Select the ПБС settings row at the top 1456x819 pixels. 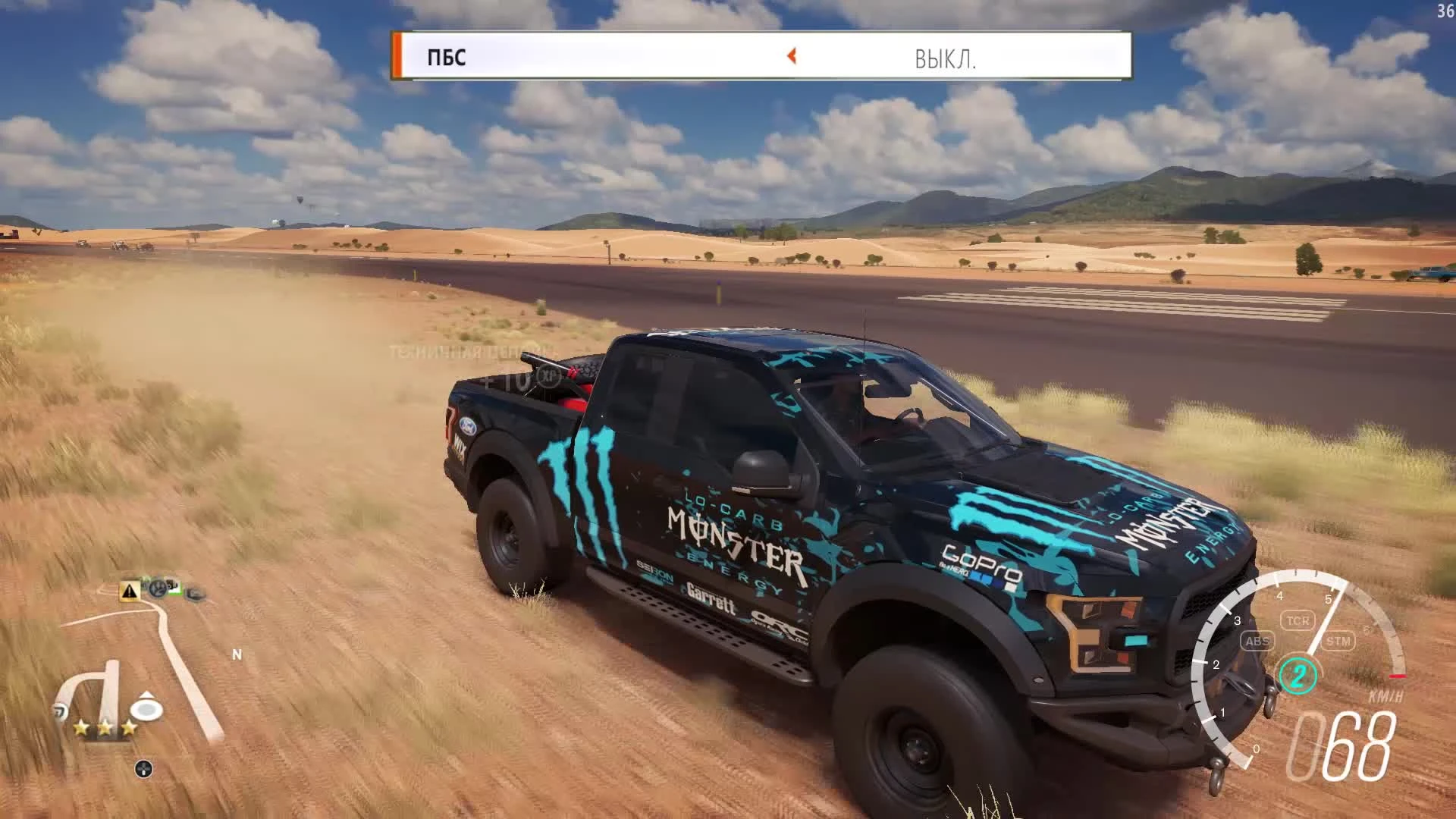point(447,57)
